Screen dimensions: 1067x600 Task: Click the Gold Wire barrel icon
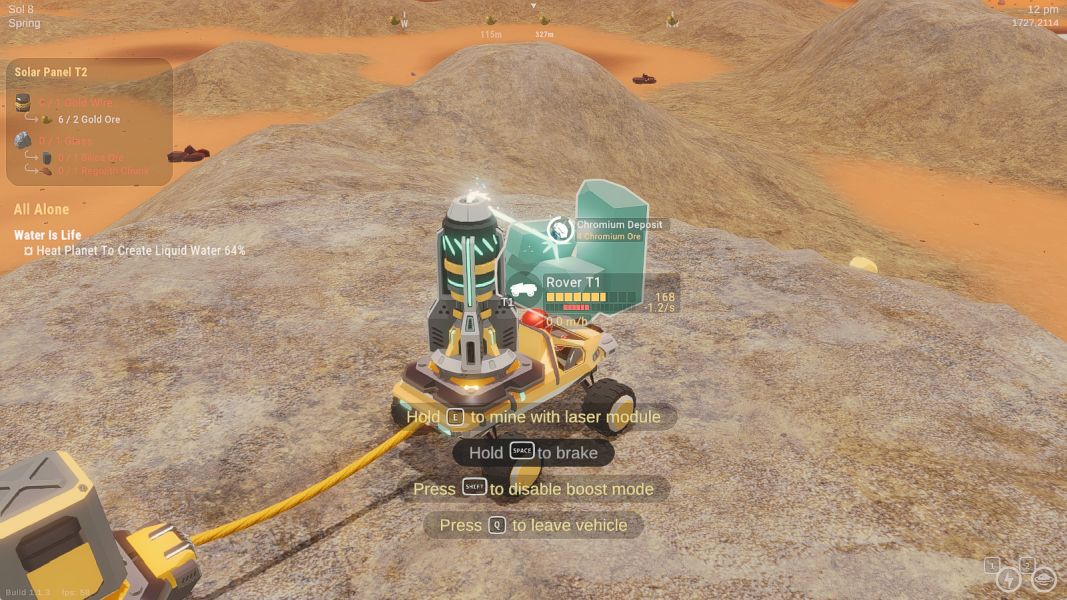(x=23, y=102)
